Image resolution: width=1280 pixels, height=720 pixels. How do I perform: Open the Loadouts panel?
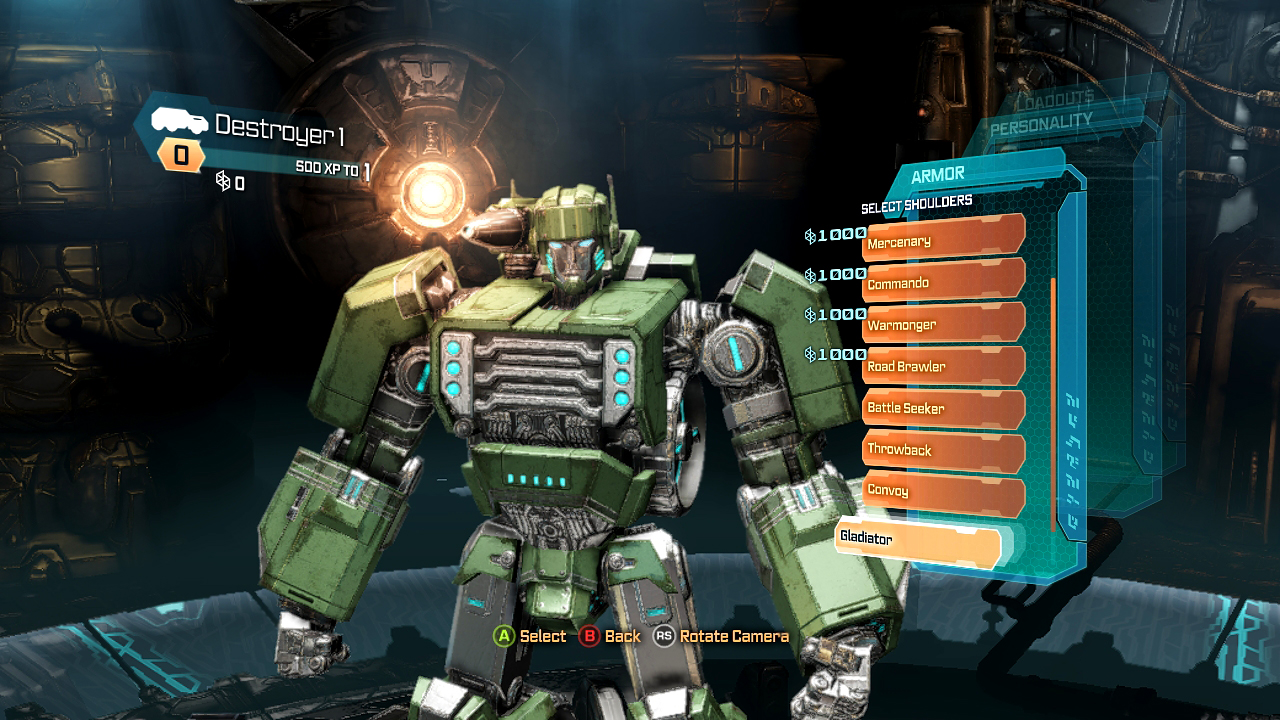pos(1053,101)
